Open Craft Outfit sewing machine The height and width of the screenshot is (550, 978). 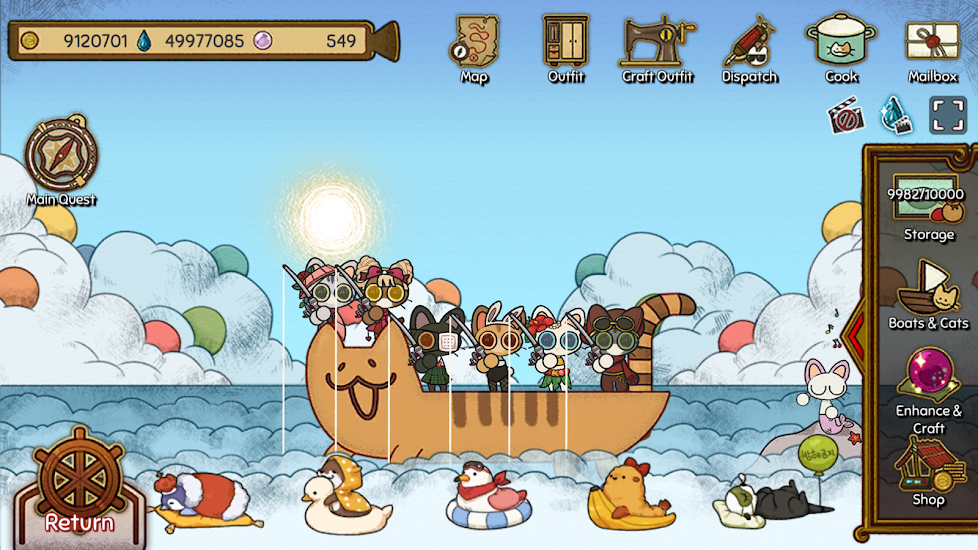pyautogui.click(x=657, y=46)
